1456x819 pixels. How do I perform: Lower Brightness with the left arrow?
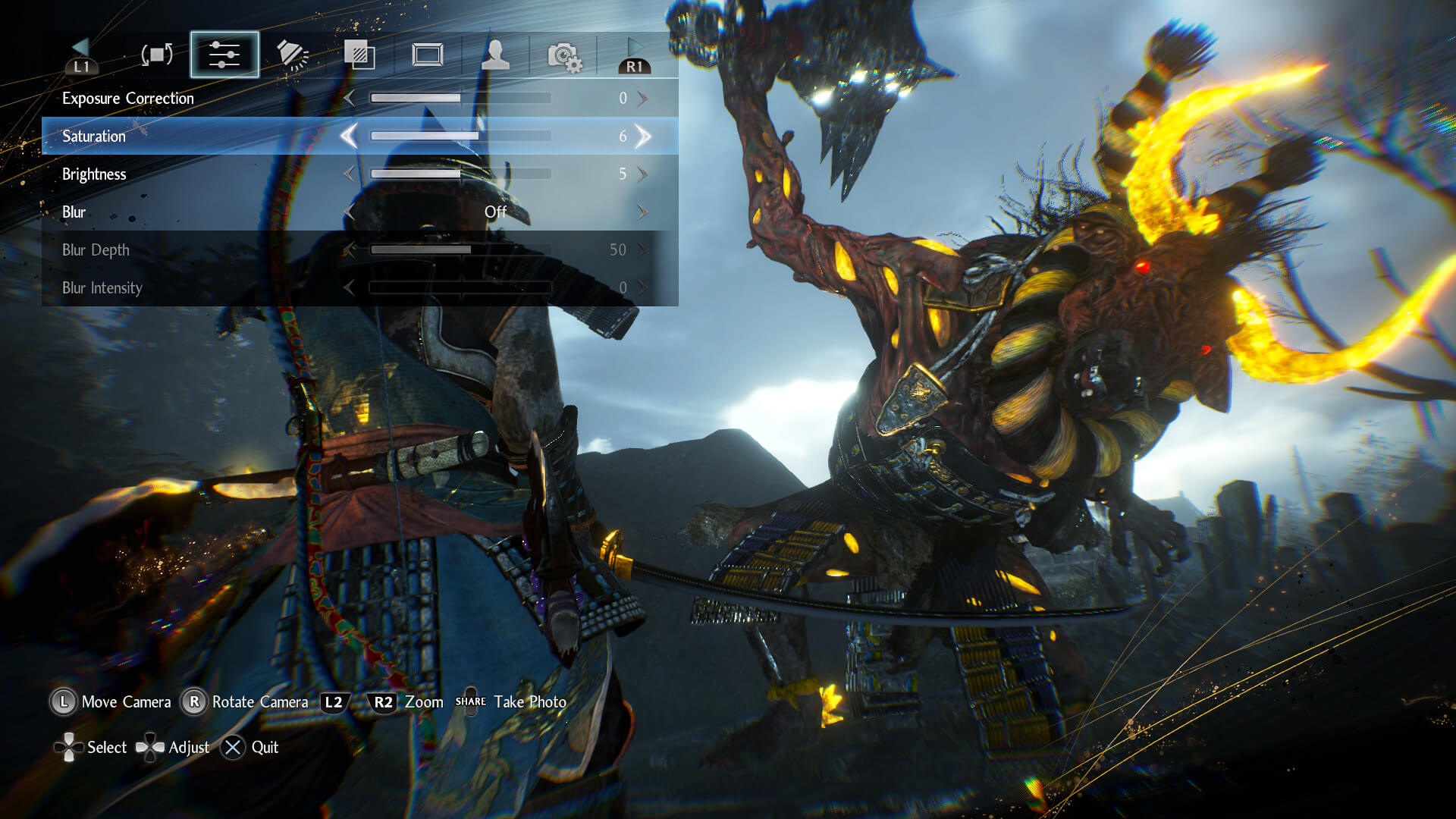(349, 174)
